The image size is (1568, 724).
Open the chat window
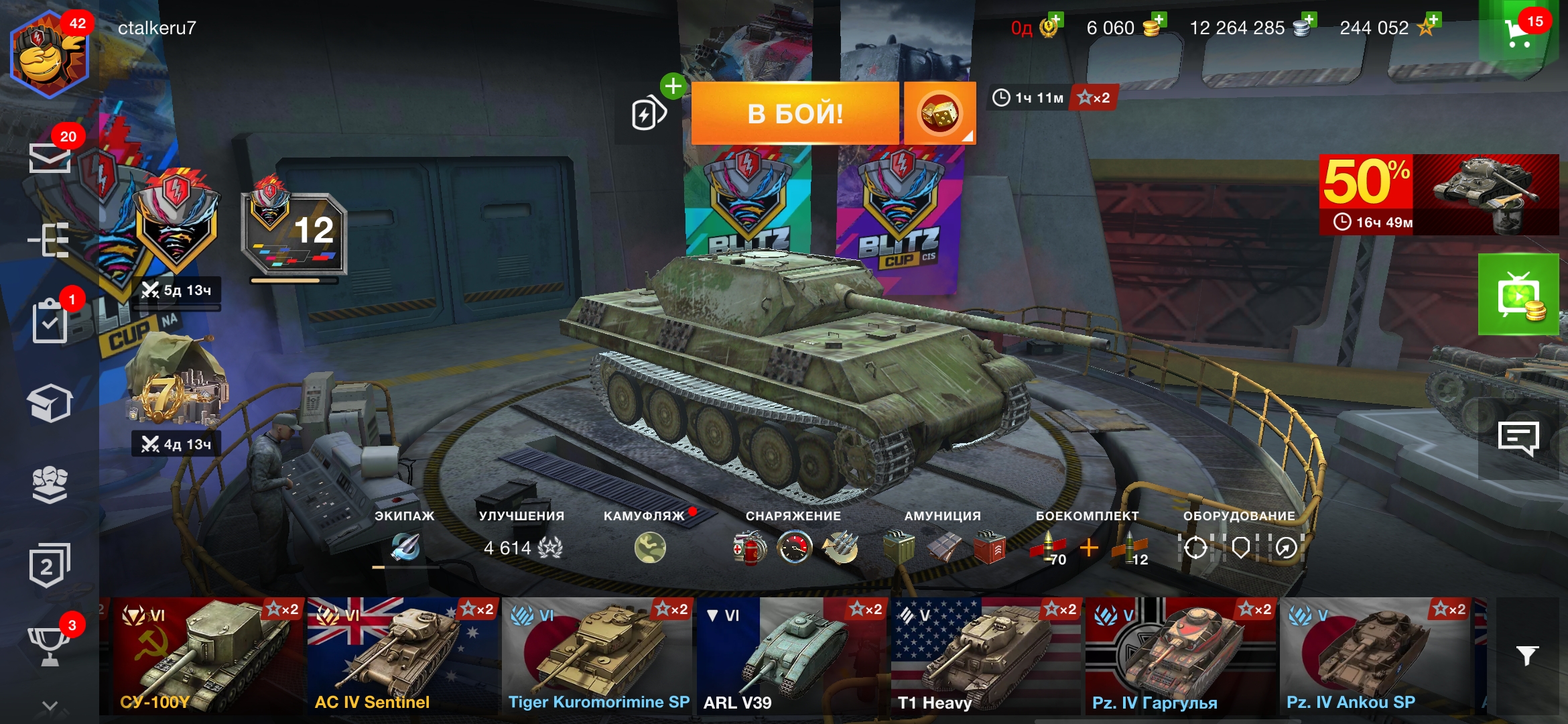pos(1518,439)
